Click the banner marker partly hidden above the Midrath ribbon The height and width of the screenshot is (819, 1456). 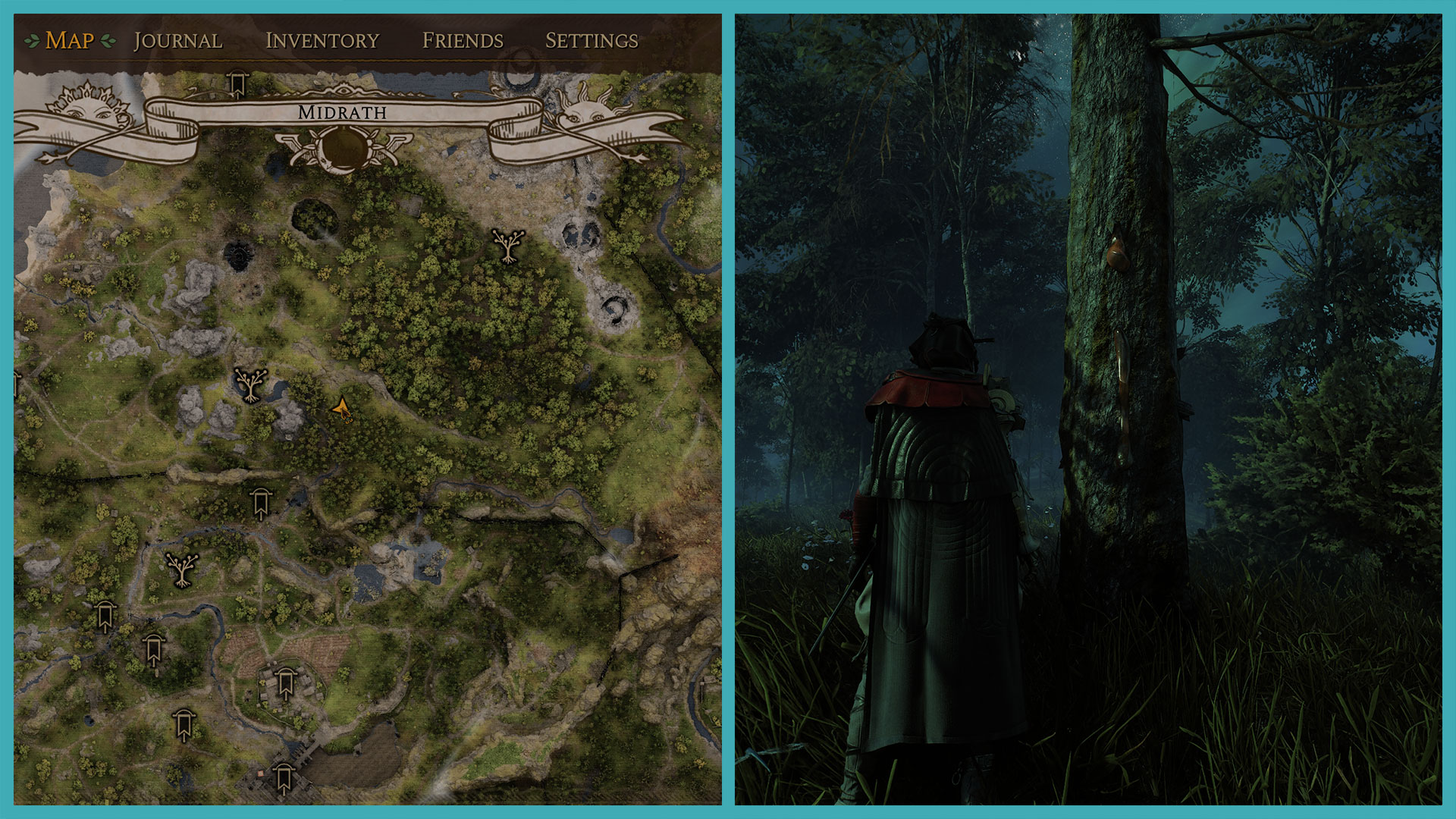[x=238, y=83]
